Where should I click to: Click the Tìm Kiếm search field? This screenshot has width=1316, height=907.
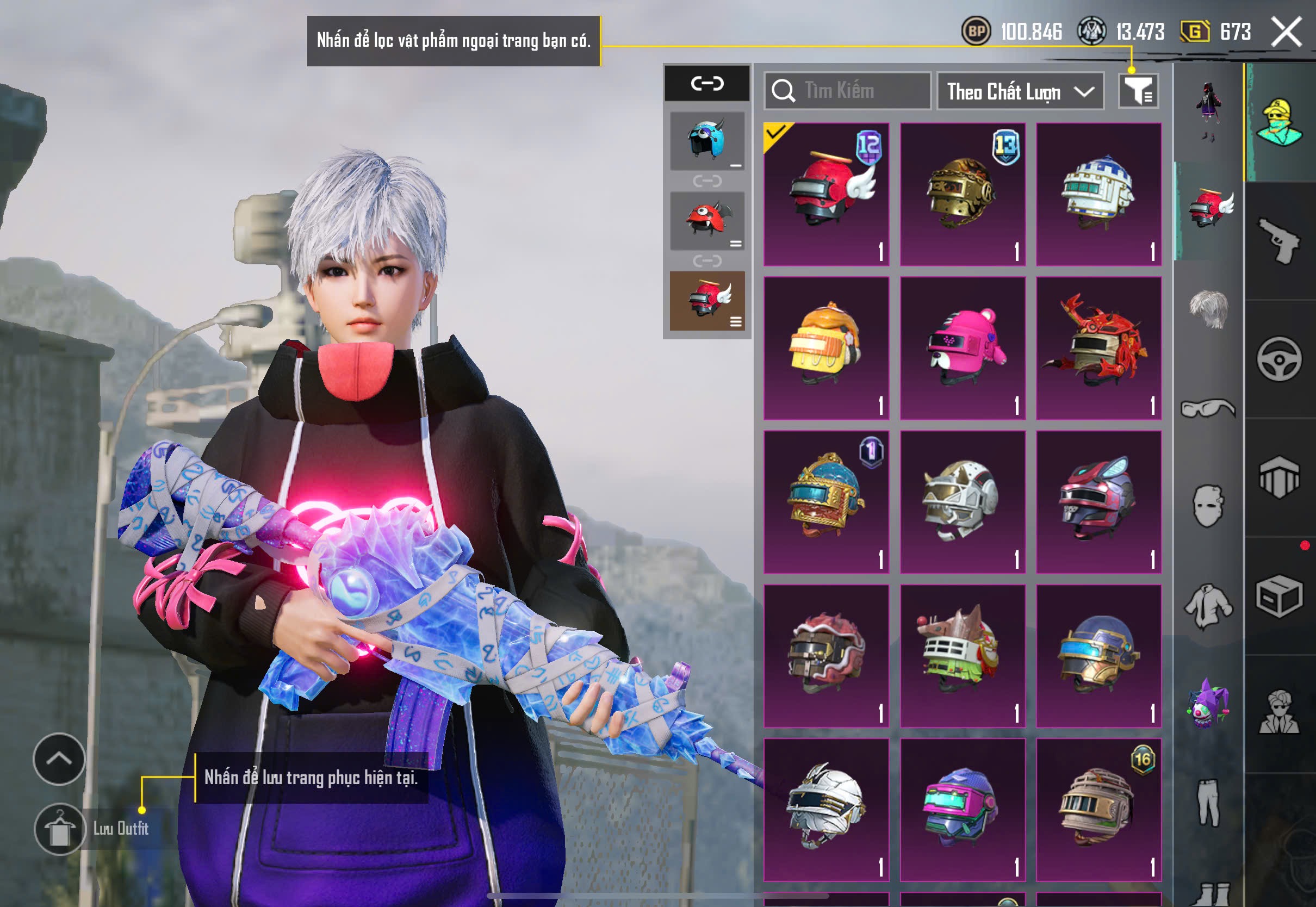click(847, 91)
